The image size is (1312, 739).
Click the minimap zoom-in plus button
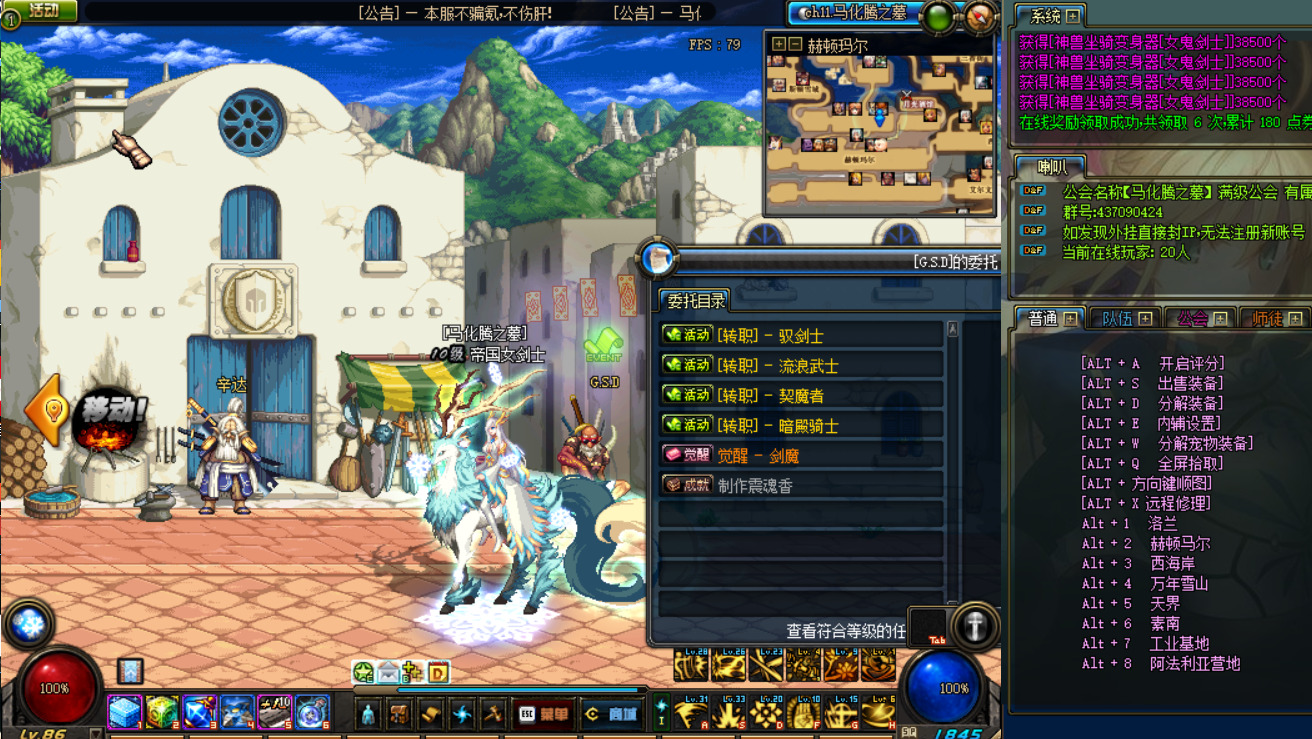(779, 44)
